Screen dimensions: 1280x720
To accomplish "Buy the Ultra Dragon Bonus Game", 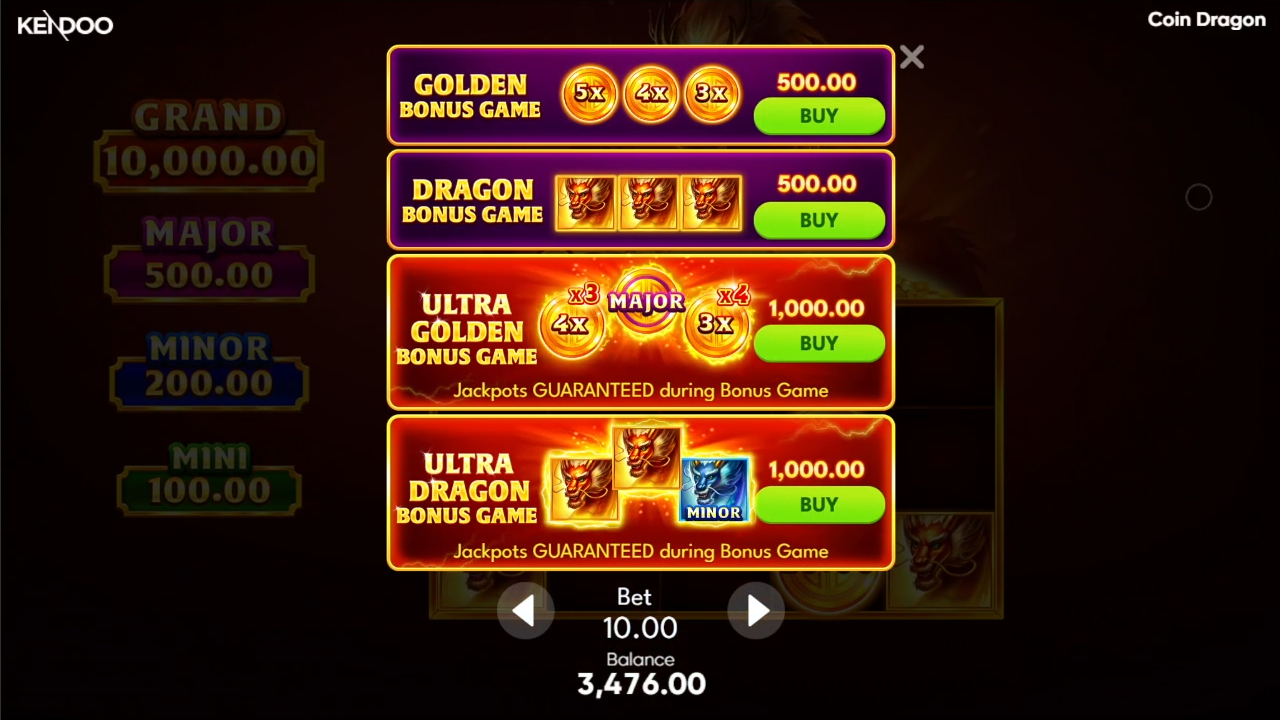I will click(x=819, y=505).
